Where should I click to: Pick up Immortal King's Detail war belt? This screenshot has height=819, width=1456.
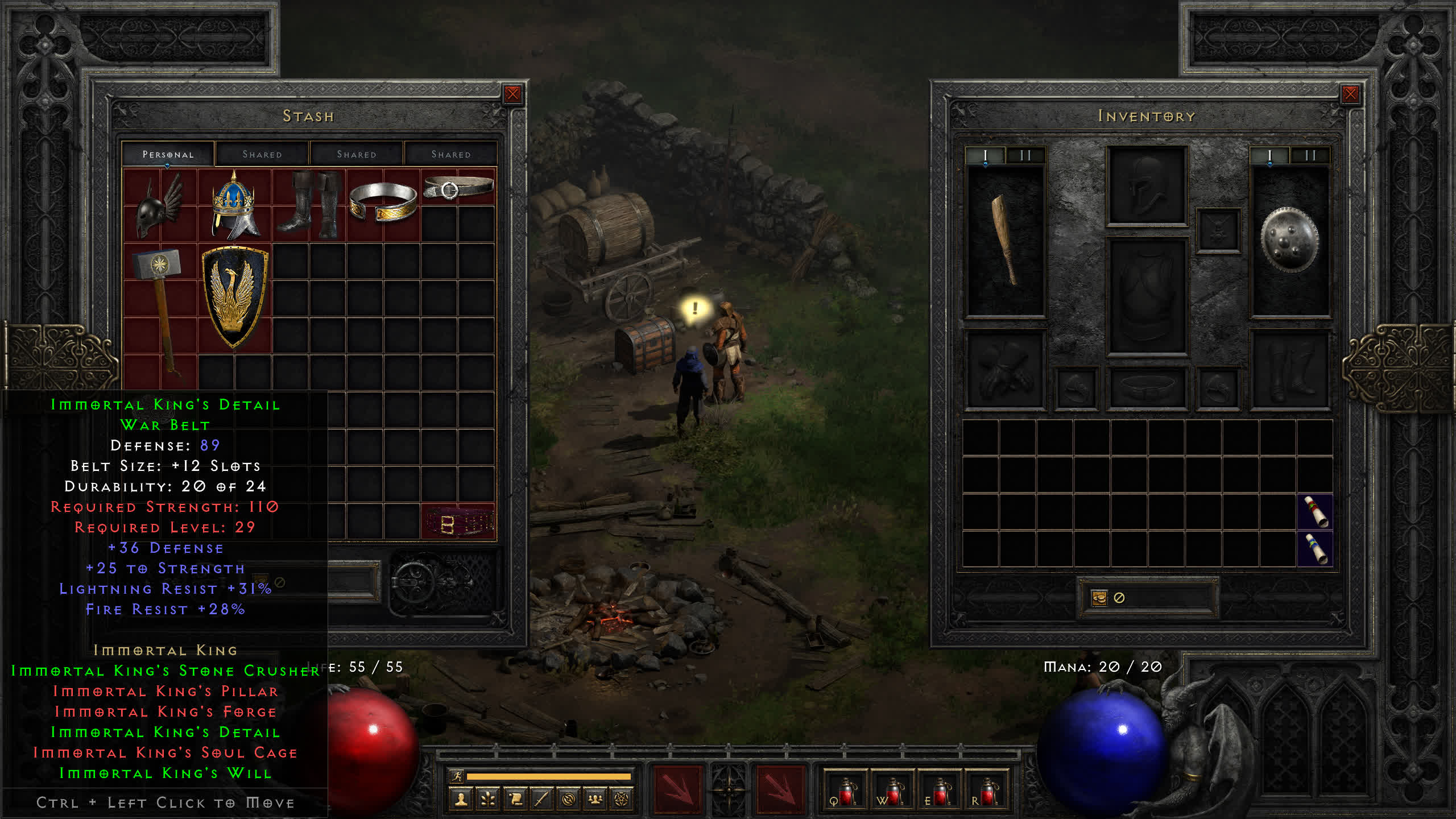[458, 522]
